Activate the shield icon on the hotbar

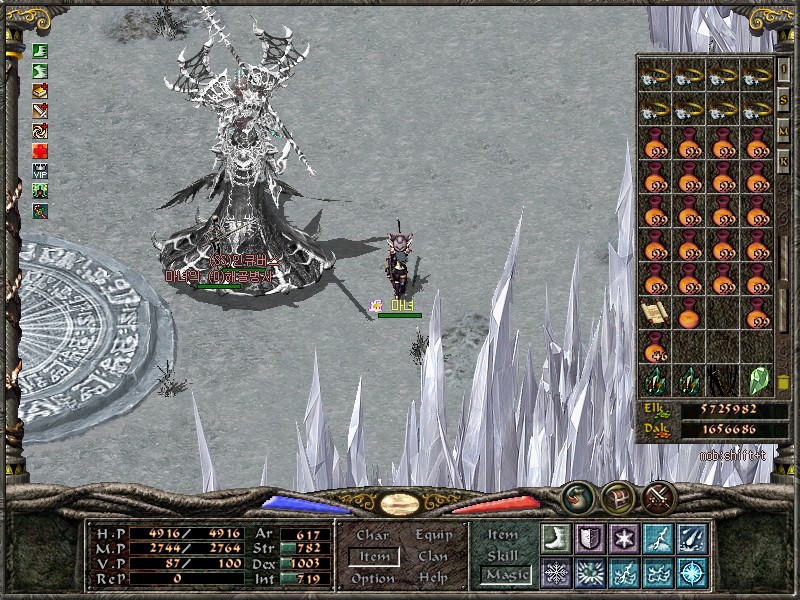click(589, 539)
